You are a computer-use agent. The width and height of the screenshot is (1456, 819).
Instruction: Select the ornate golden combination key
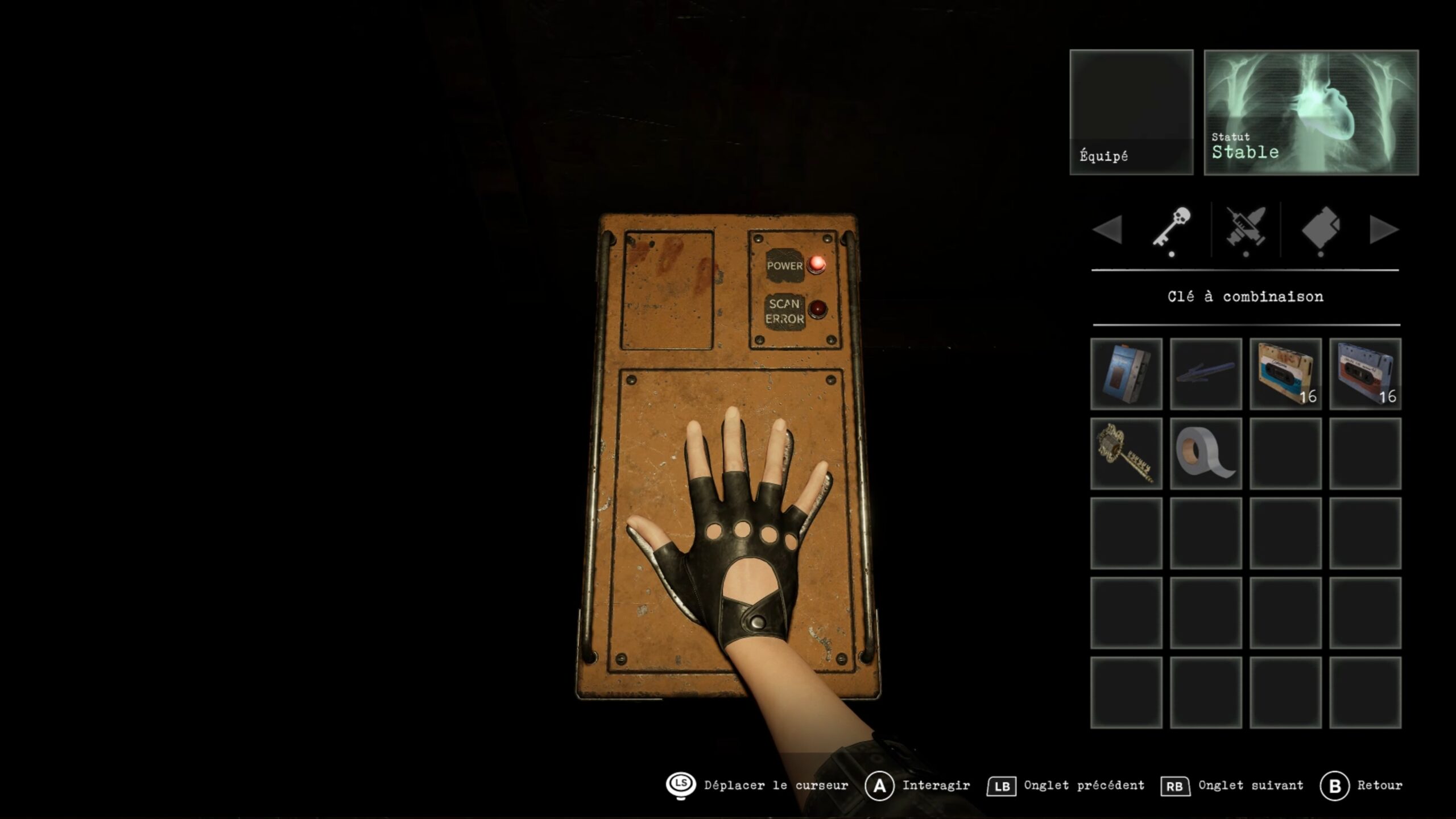tap(1126, 453)
